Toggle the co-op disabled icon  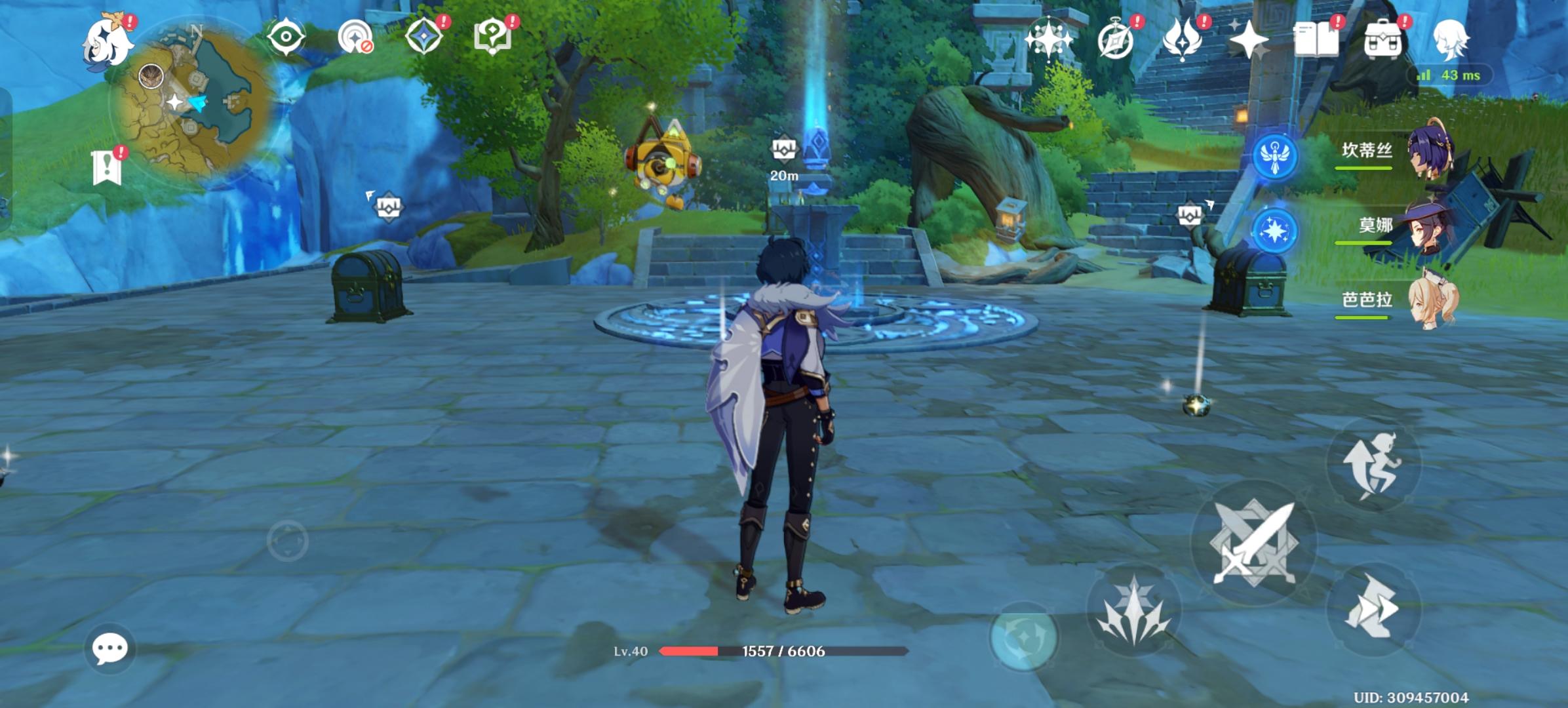point(356,38)
